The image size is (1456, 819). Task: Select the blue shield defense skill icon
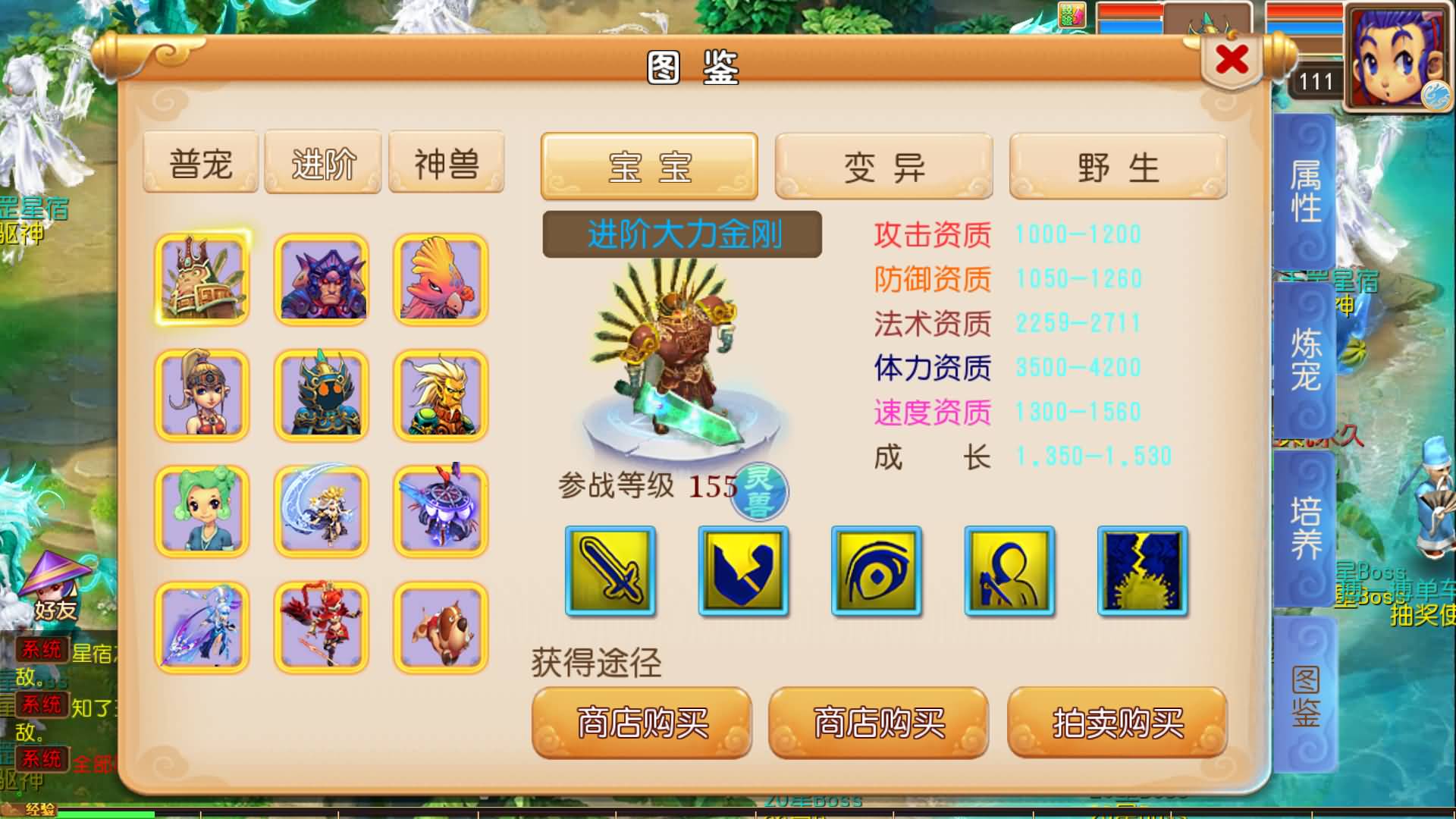tap(742, 573)
